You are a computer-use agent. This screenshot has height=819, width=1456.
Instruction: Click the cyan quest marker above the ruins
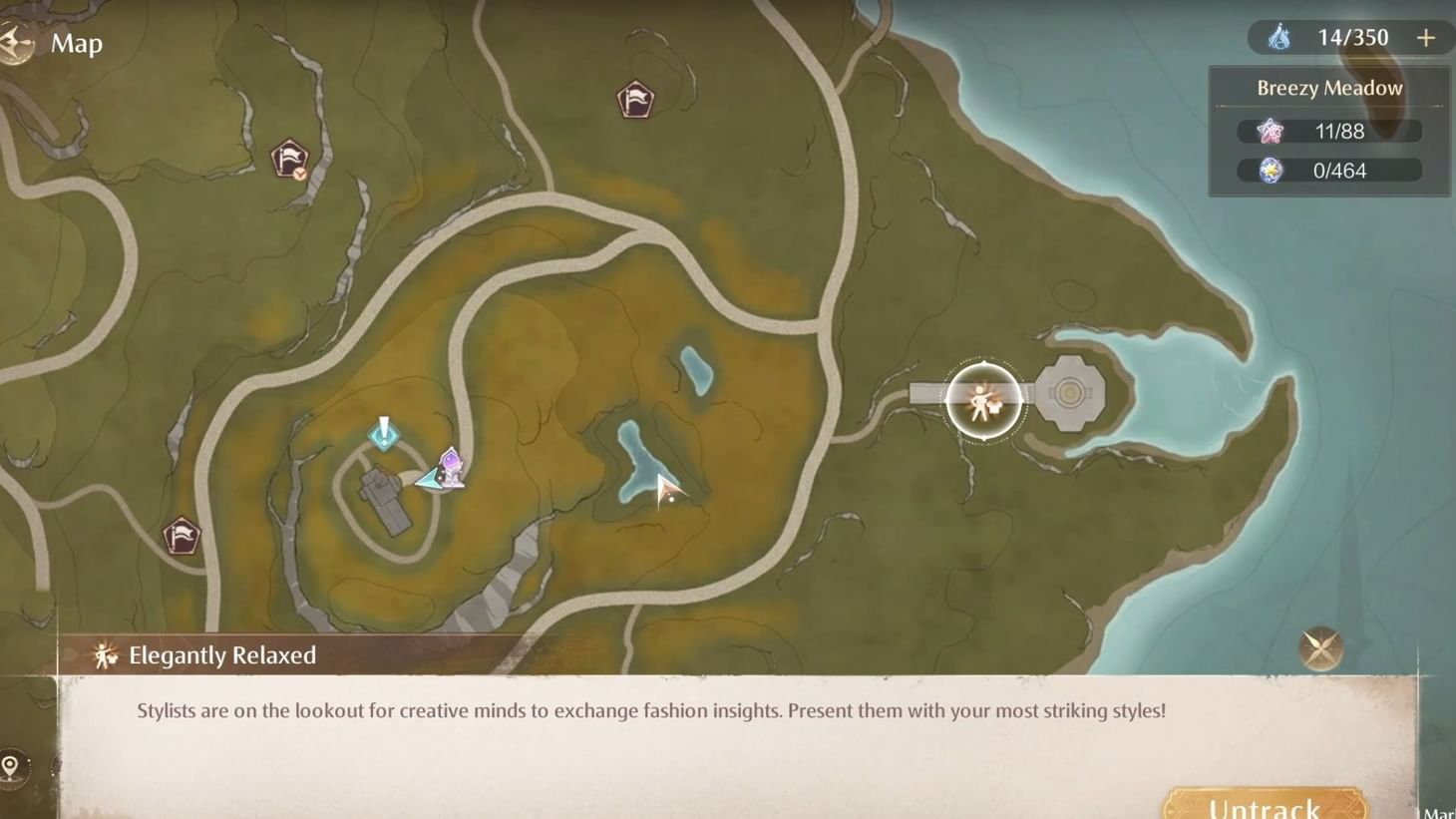[383, 434]
